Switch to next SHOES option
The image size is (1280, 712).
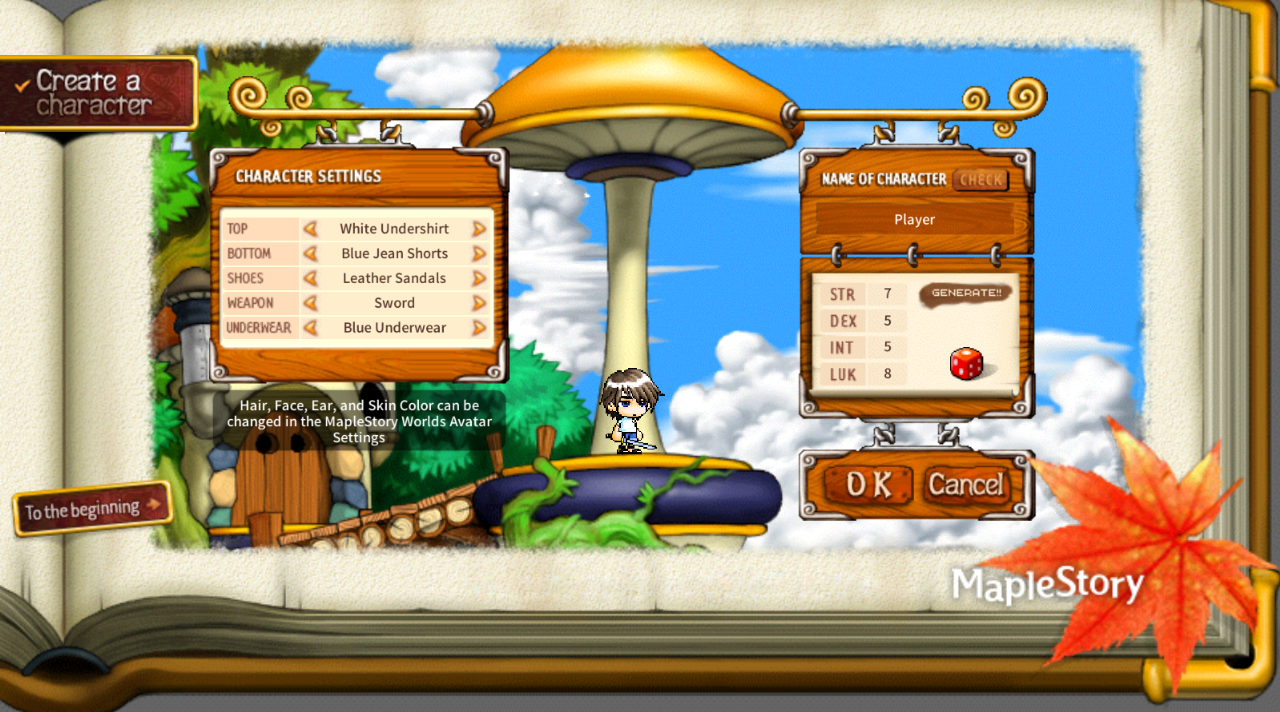click(x=479, y=278)
